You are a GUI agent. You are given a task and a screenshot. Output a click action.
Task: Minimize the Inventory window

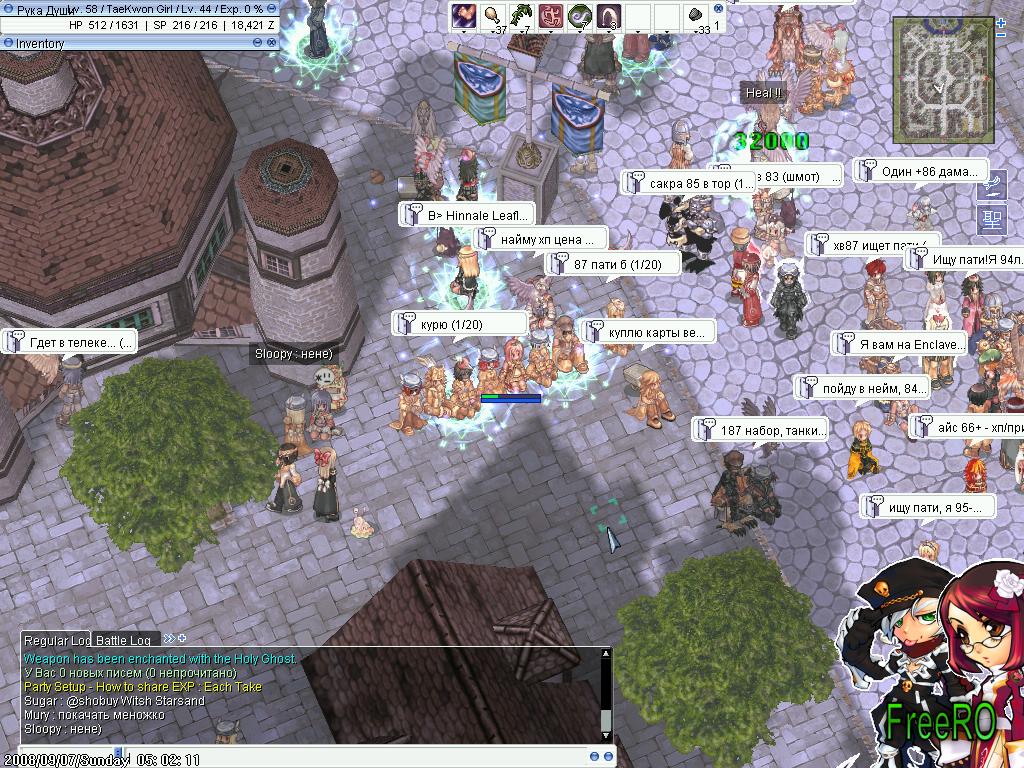point(258,43)
